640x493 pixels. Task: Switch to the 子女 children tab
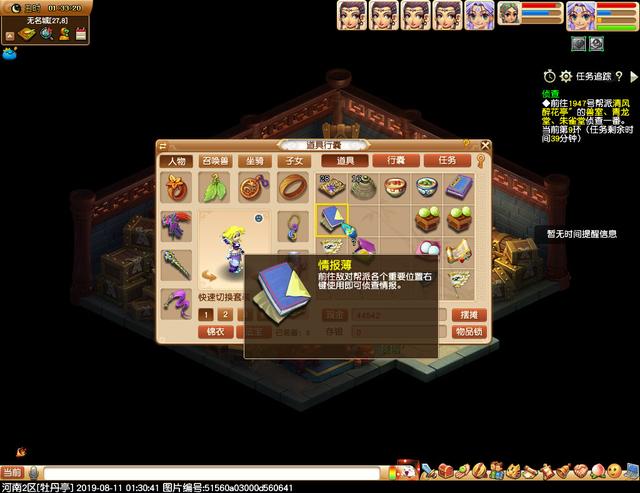293,161
